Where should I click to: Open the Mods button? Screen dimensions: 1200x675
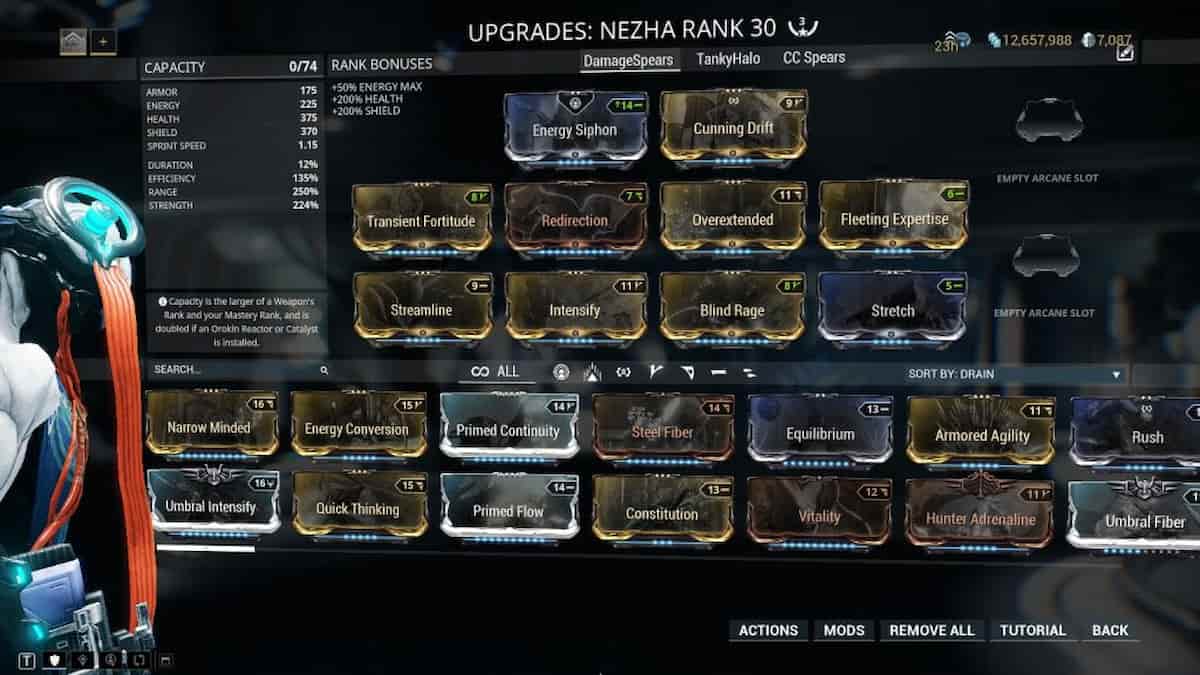click(x=844, y=630)
